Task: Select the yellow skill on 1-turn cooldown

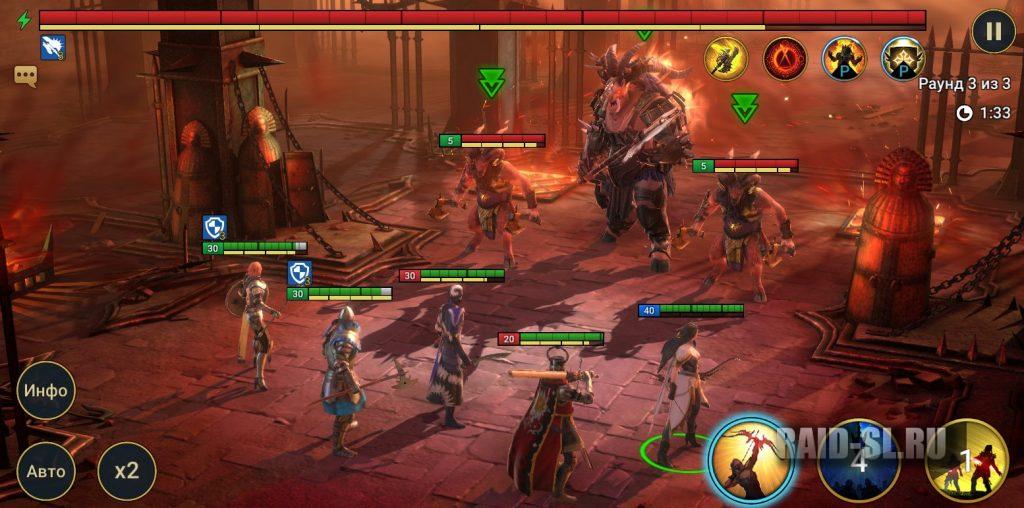Action: (966, 461)
